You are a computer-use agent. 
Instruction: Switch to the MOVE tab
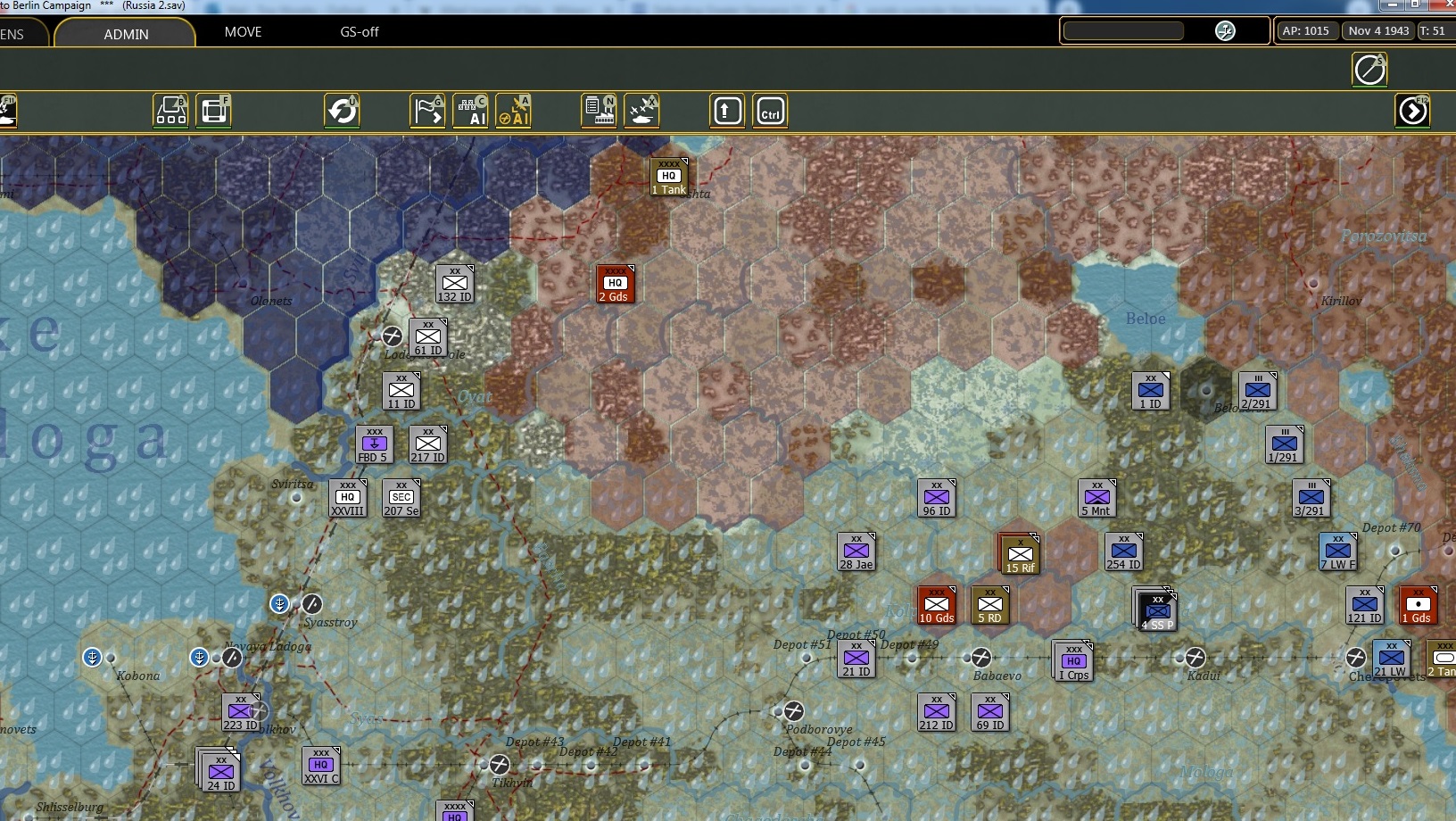click(x=243, y=32)
